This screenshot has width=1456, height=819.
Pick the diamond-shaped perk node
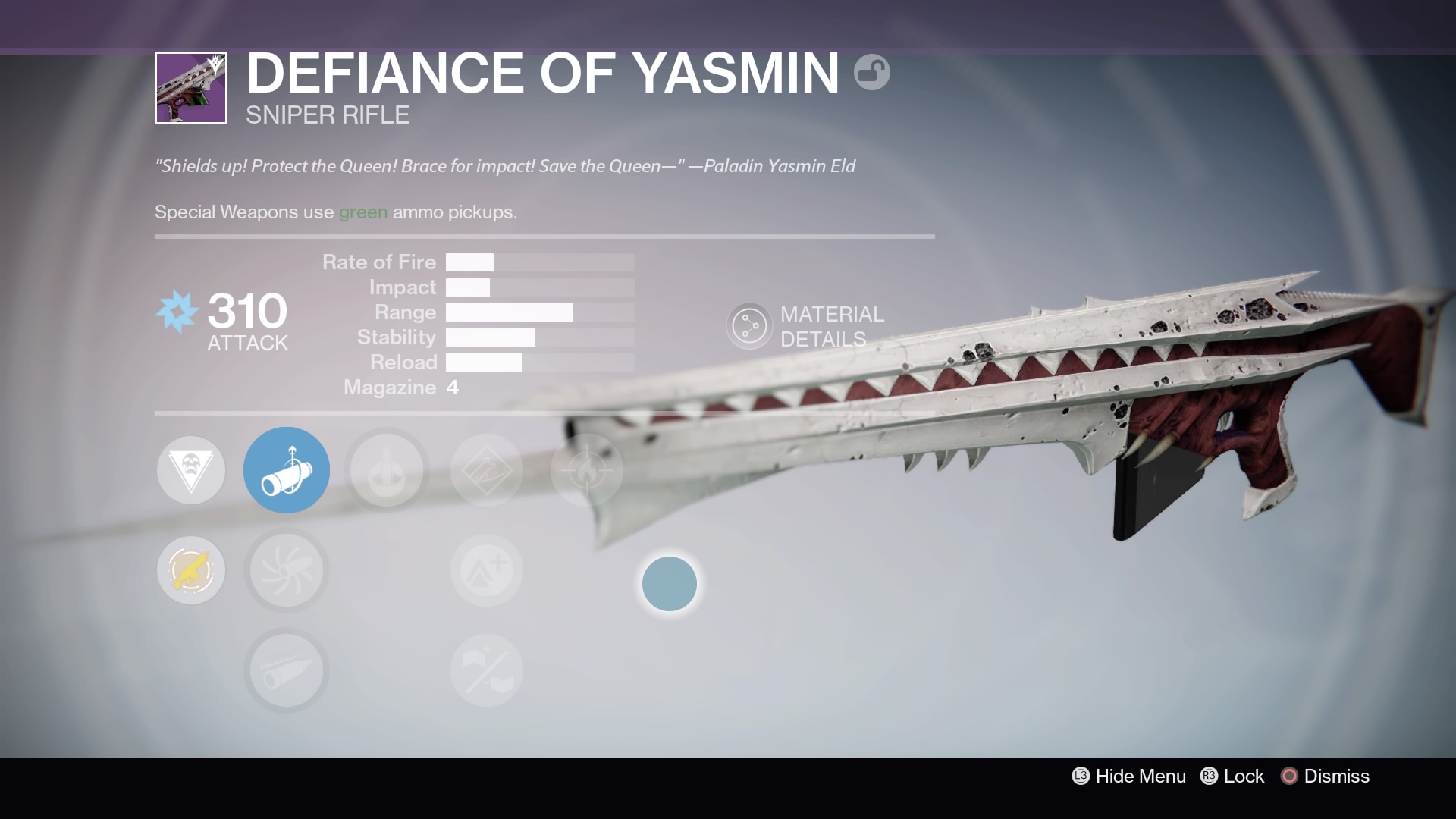click(487, 470)
